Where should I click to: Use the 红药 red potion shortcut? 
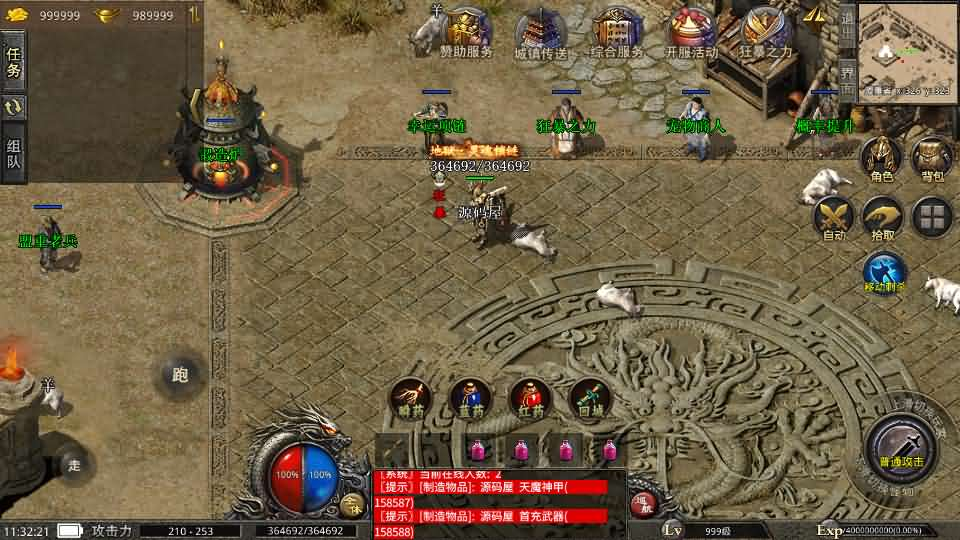click(x=530, y=397)
